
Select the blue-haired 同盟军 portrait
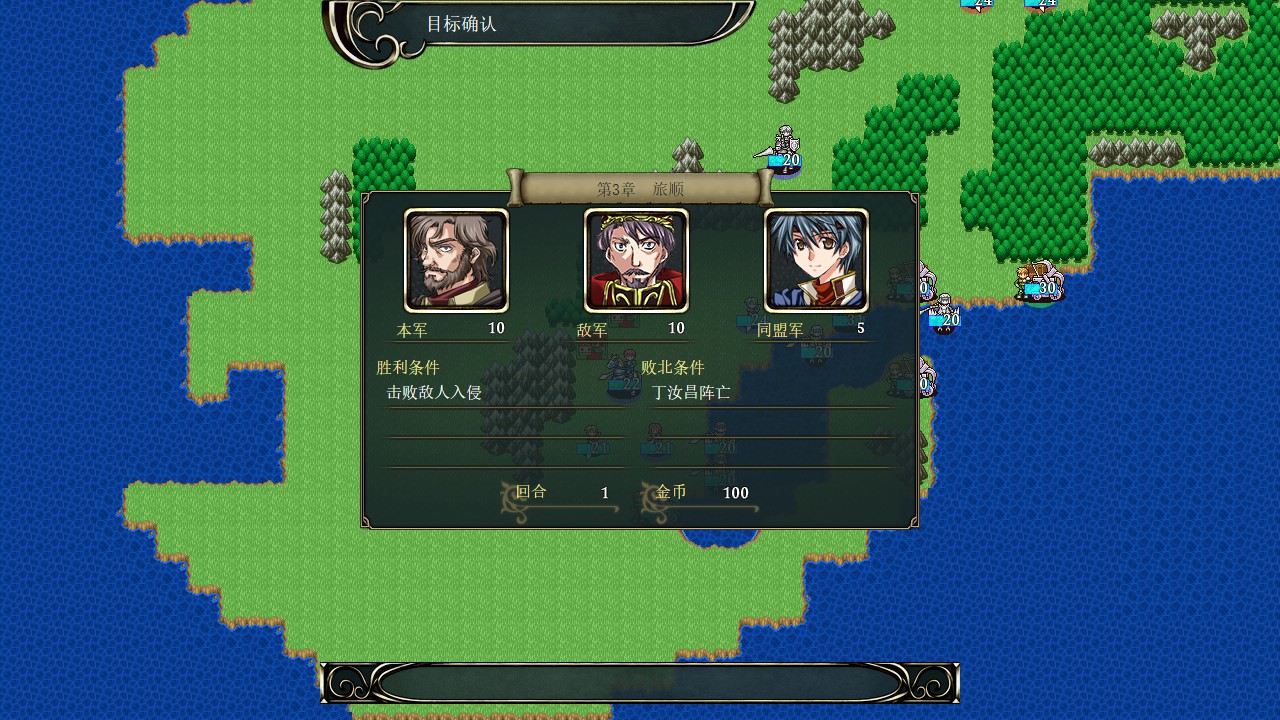pos(816,260)
